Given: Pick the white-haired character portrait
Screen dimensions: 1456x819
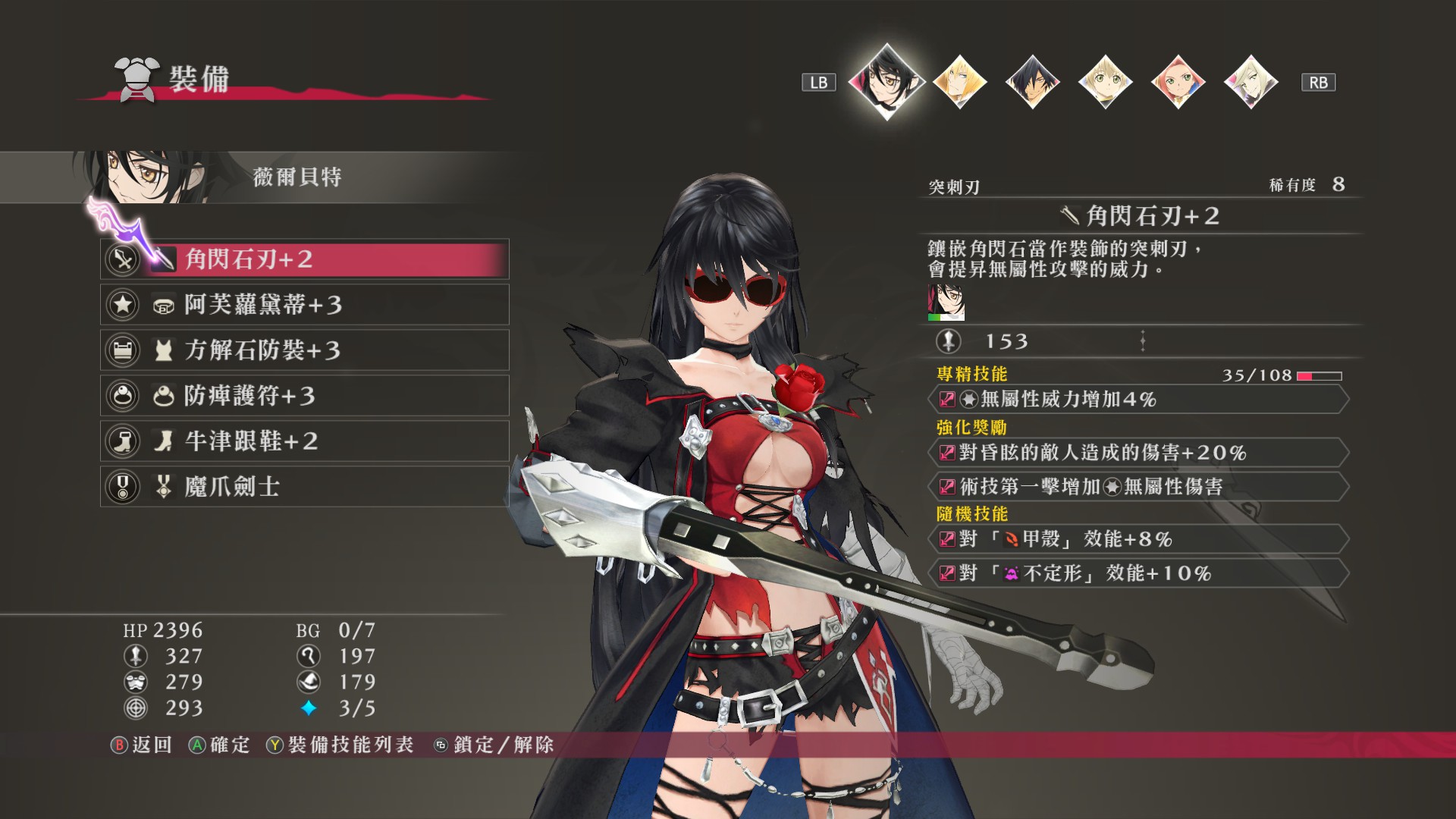Looking at the screenshot, I should point(1250,82).
